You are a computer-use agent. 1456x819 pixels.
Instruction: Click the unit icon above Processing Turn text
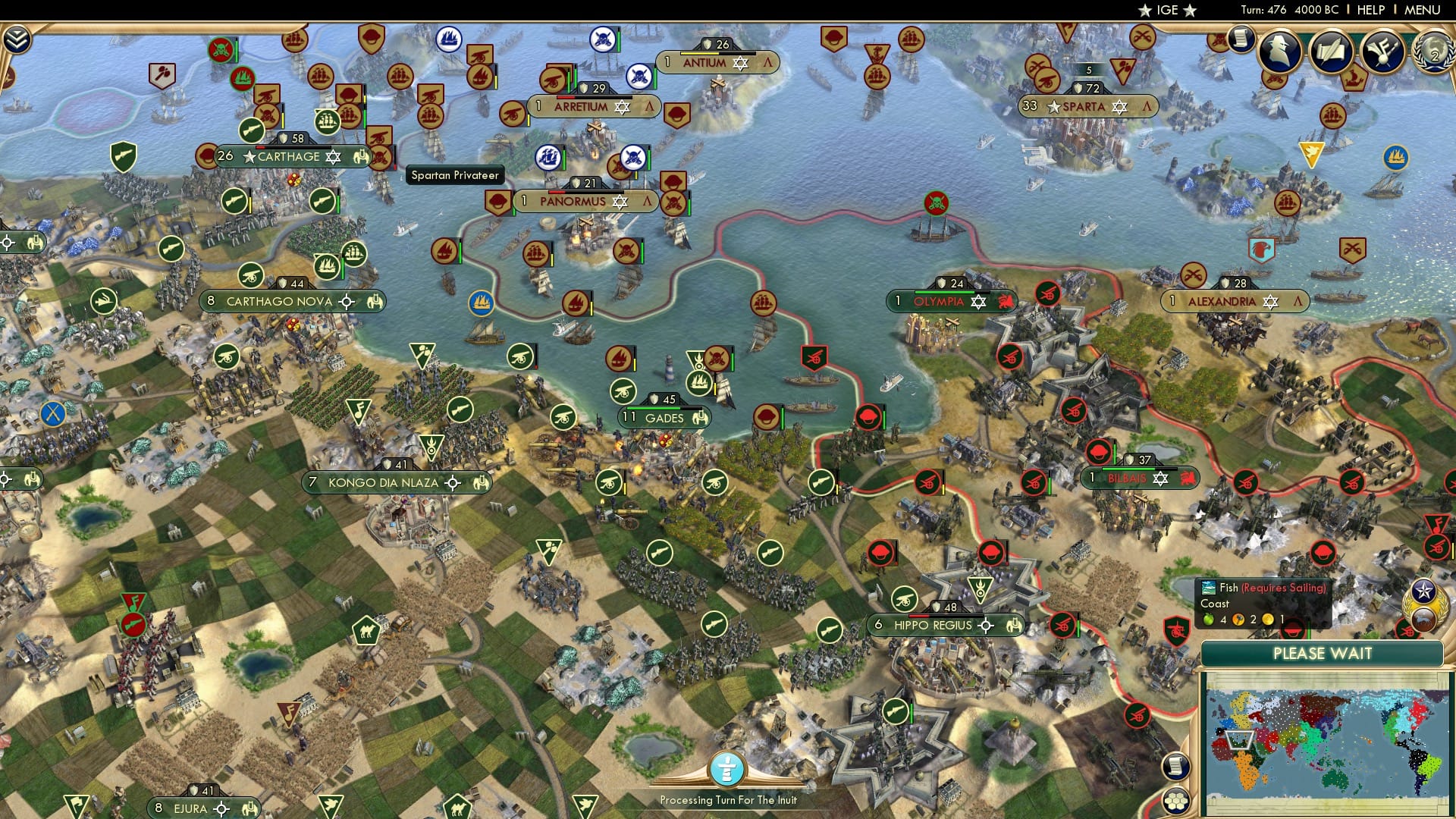(x=729, y=767)
